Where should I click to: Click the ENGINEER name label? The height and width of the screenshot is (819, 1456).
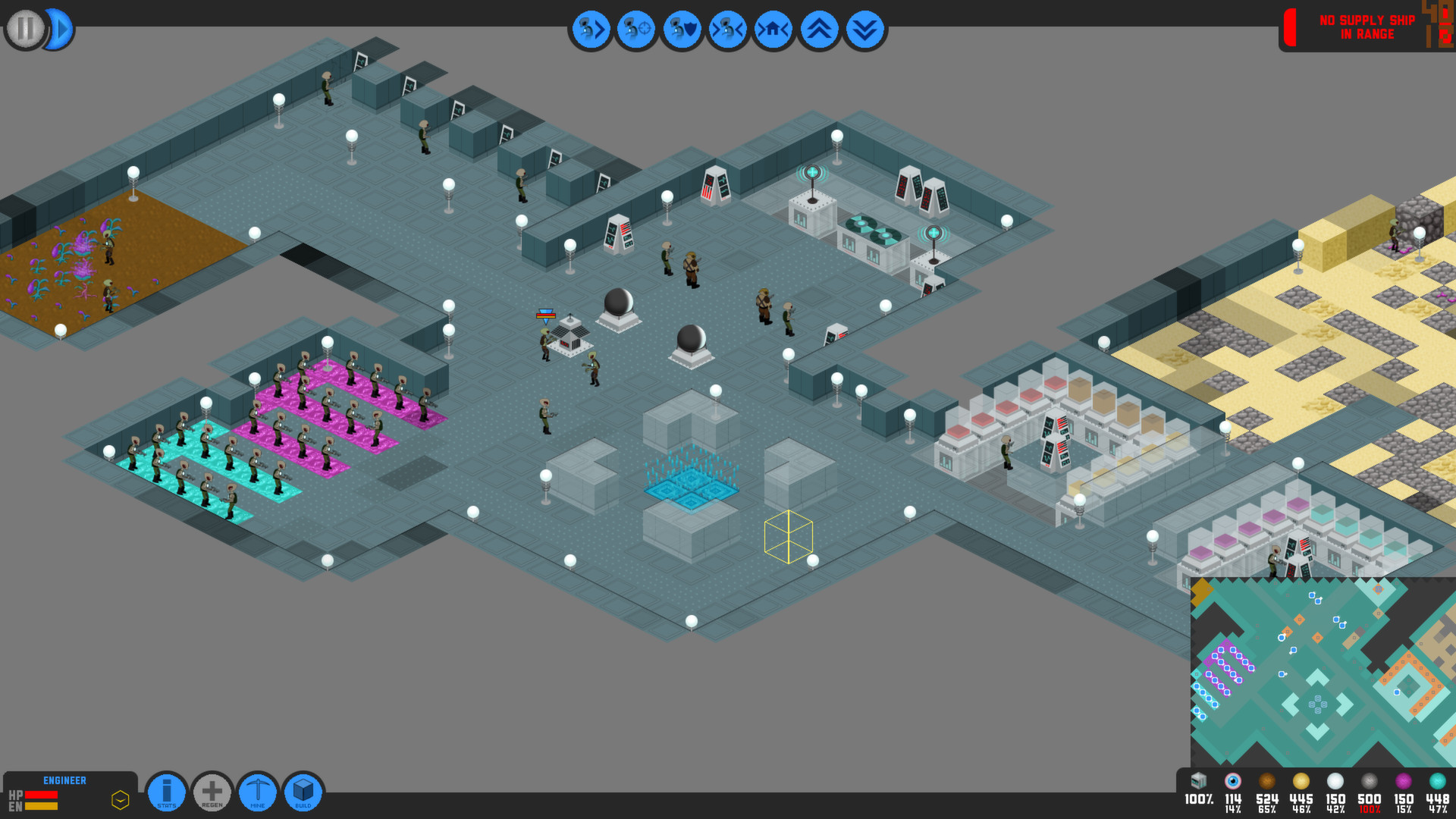[64, 780]
